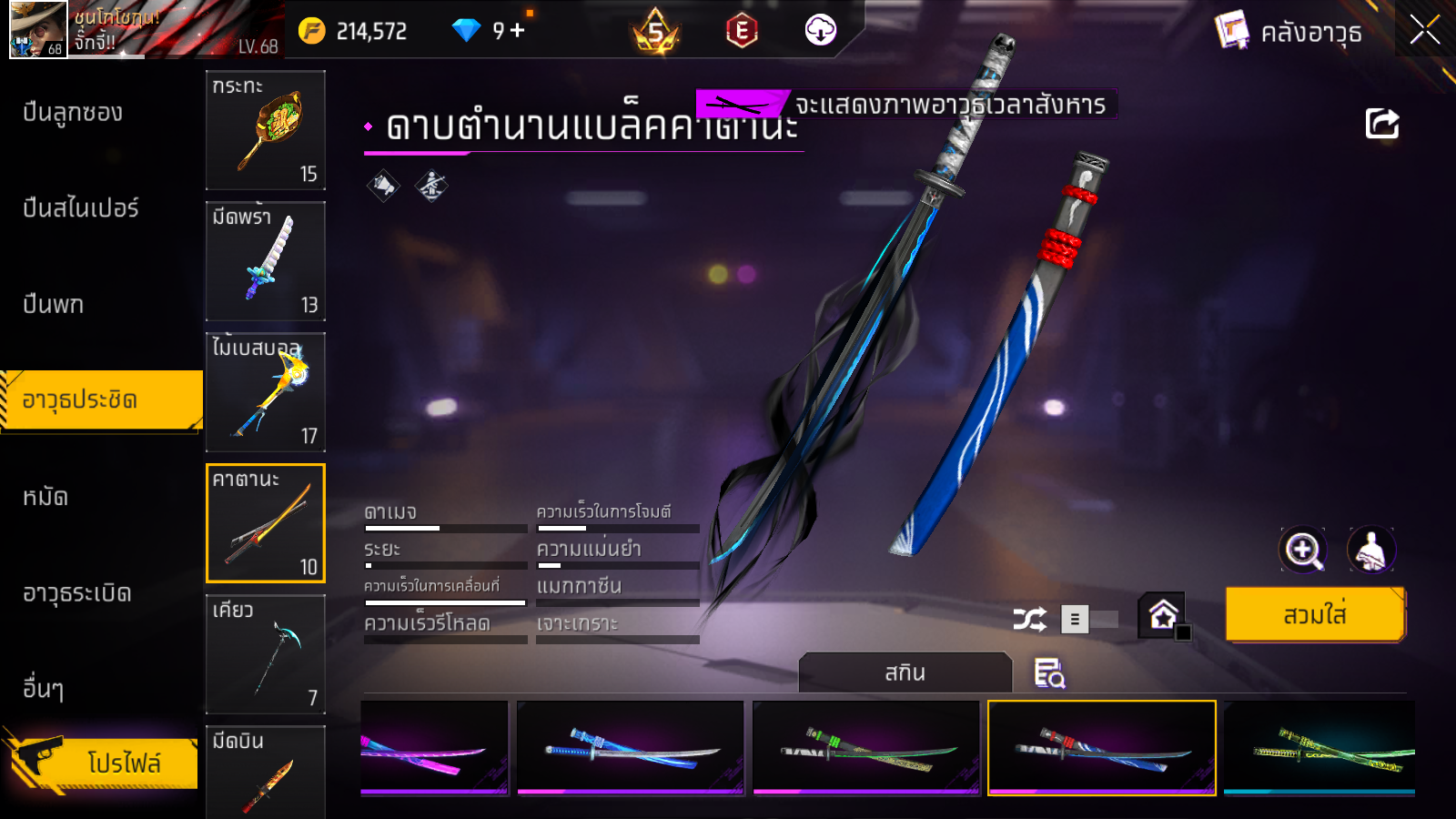The image size is (1456, 819).
Task: Open the คลังอาวุธ weapon vault
Action: [1290, 32]
